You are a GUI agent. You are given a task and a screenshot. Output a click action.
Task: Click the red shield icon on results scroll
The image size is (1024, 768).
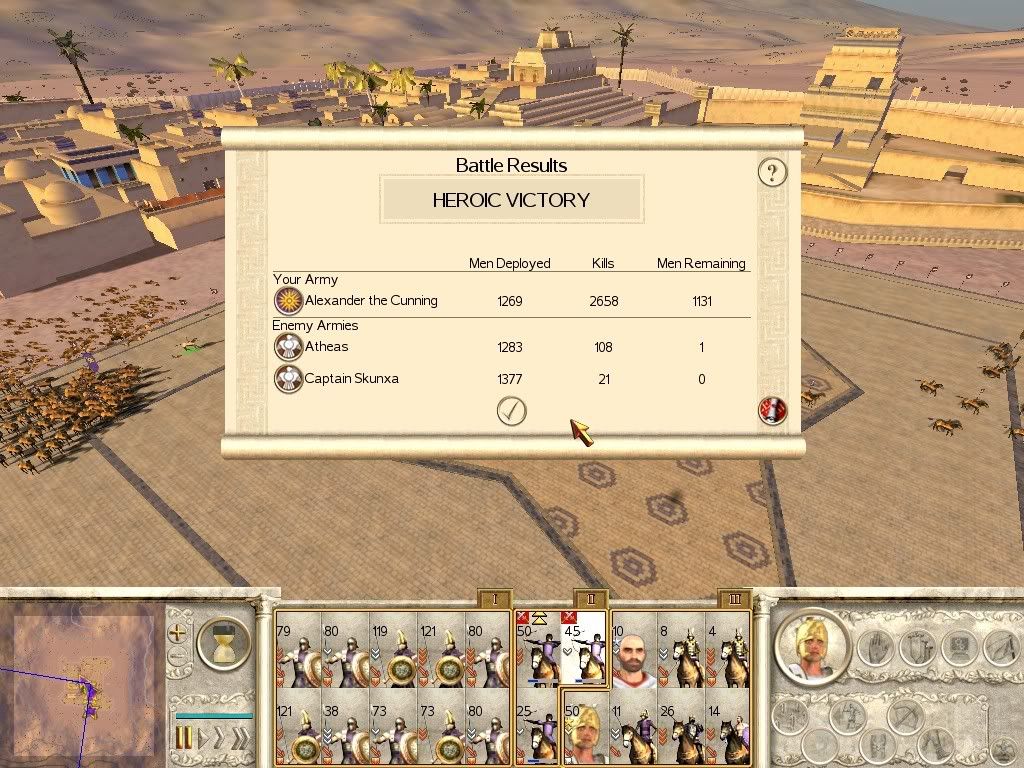click(x=772, y=410)
